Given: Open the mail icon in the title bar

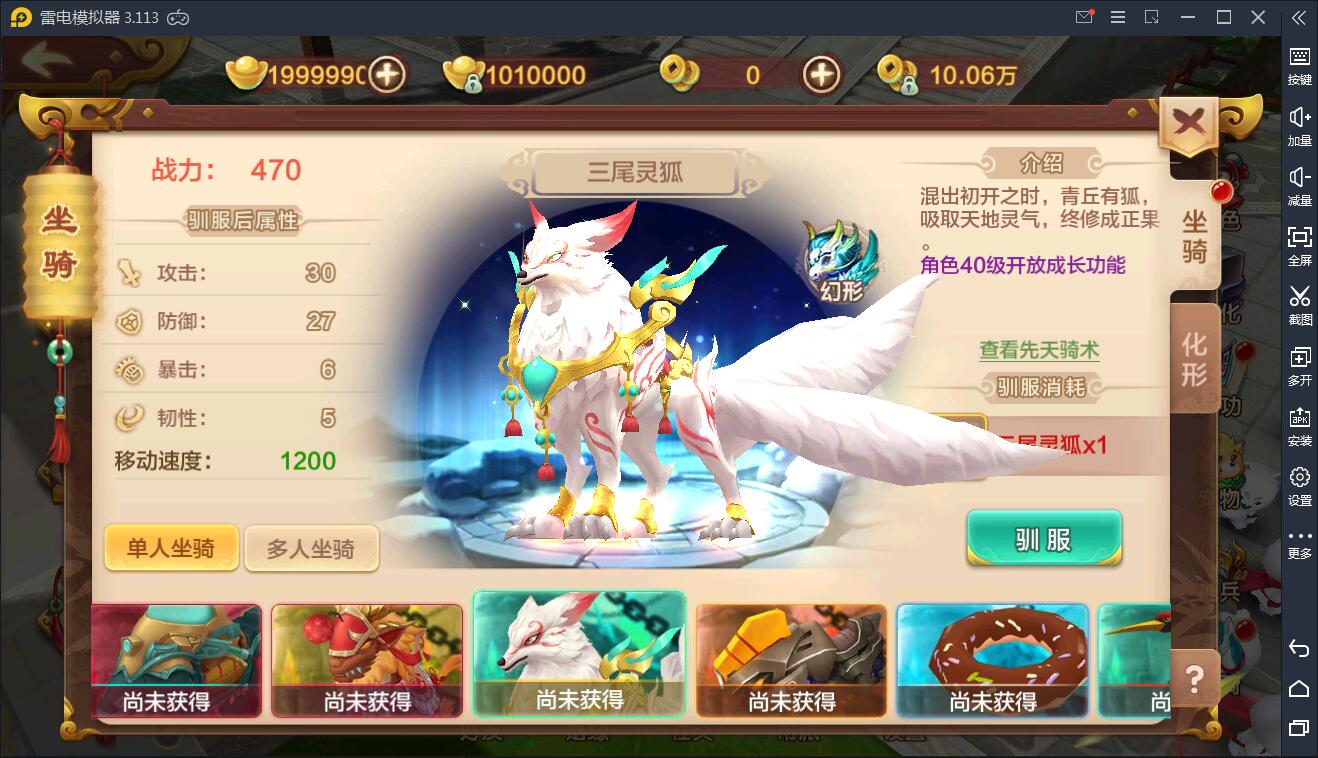Looking at the screenshot, I should pyautogui.click(x=1082, y=17).
